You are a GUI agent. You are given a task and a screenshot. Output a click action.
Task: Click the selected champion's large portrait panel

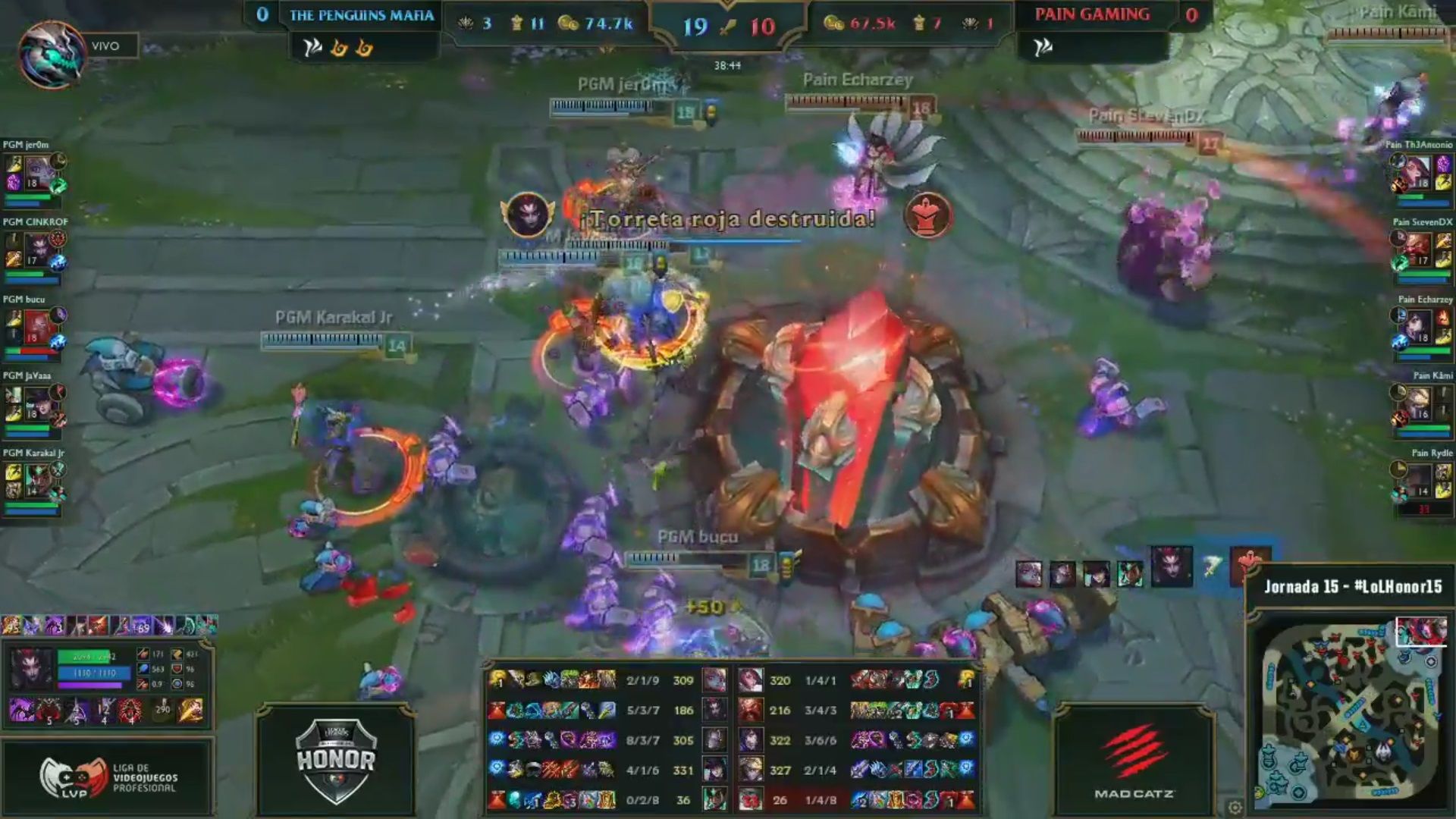click(x=32, y=669)
